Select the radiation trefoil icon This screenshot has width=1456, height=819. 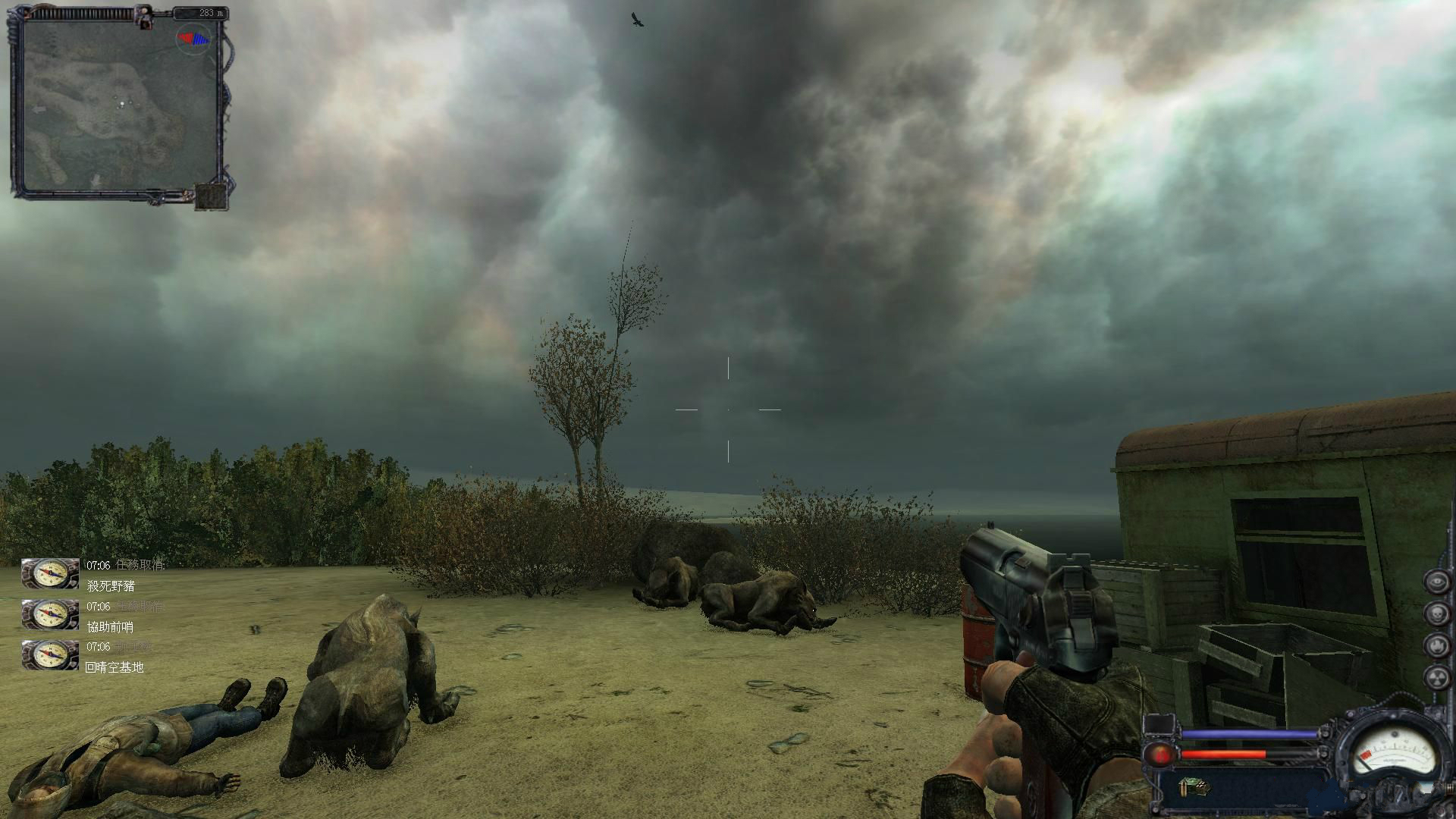click(x=1437, y=677)
